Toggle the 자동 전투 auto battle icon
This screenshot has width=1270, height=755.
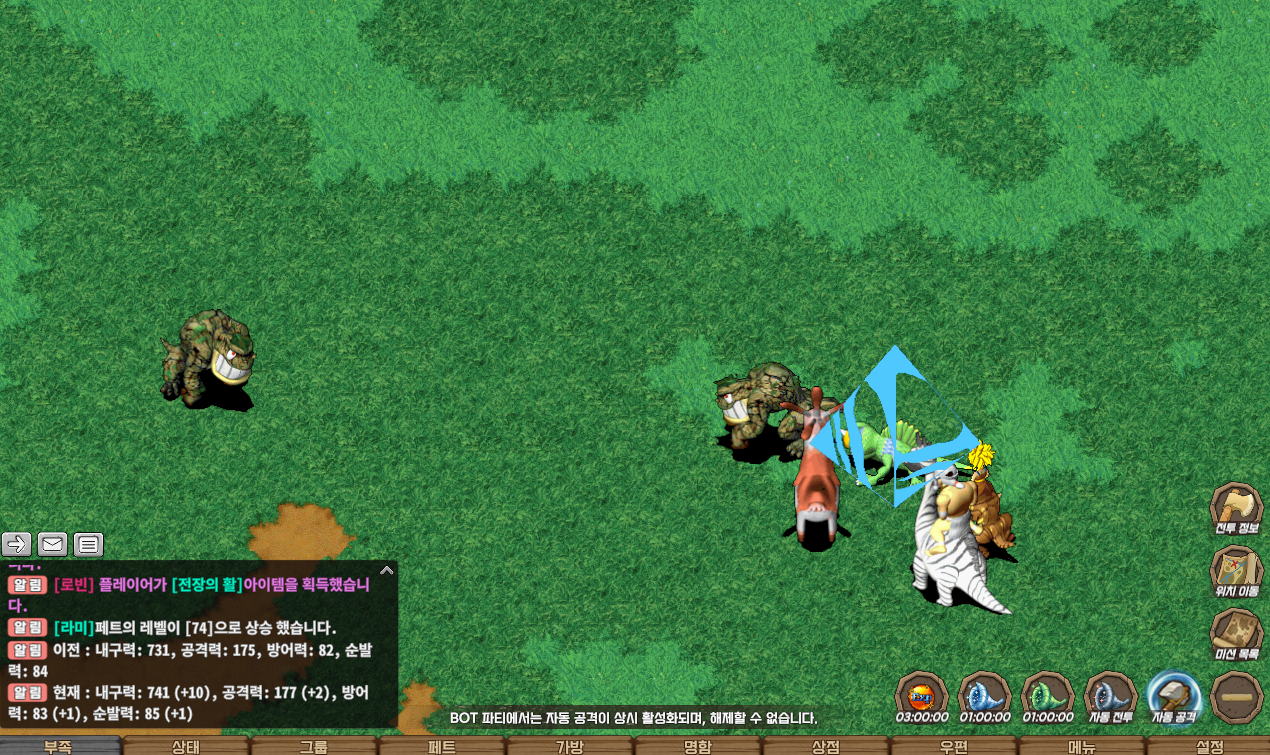click(x=1110, y=695)
